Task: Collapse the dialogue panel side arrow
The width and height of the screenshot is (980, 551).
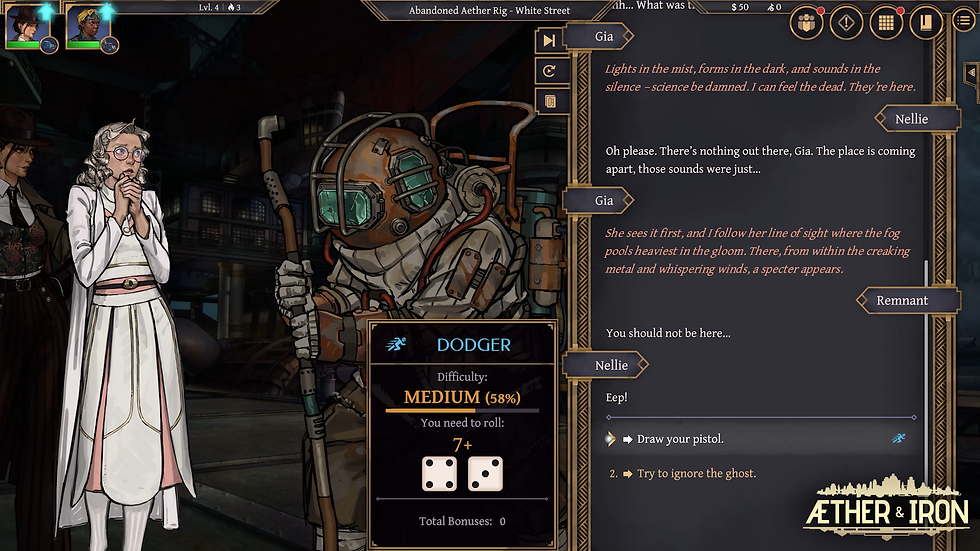Action: (x=969, y=74)
